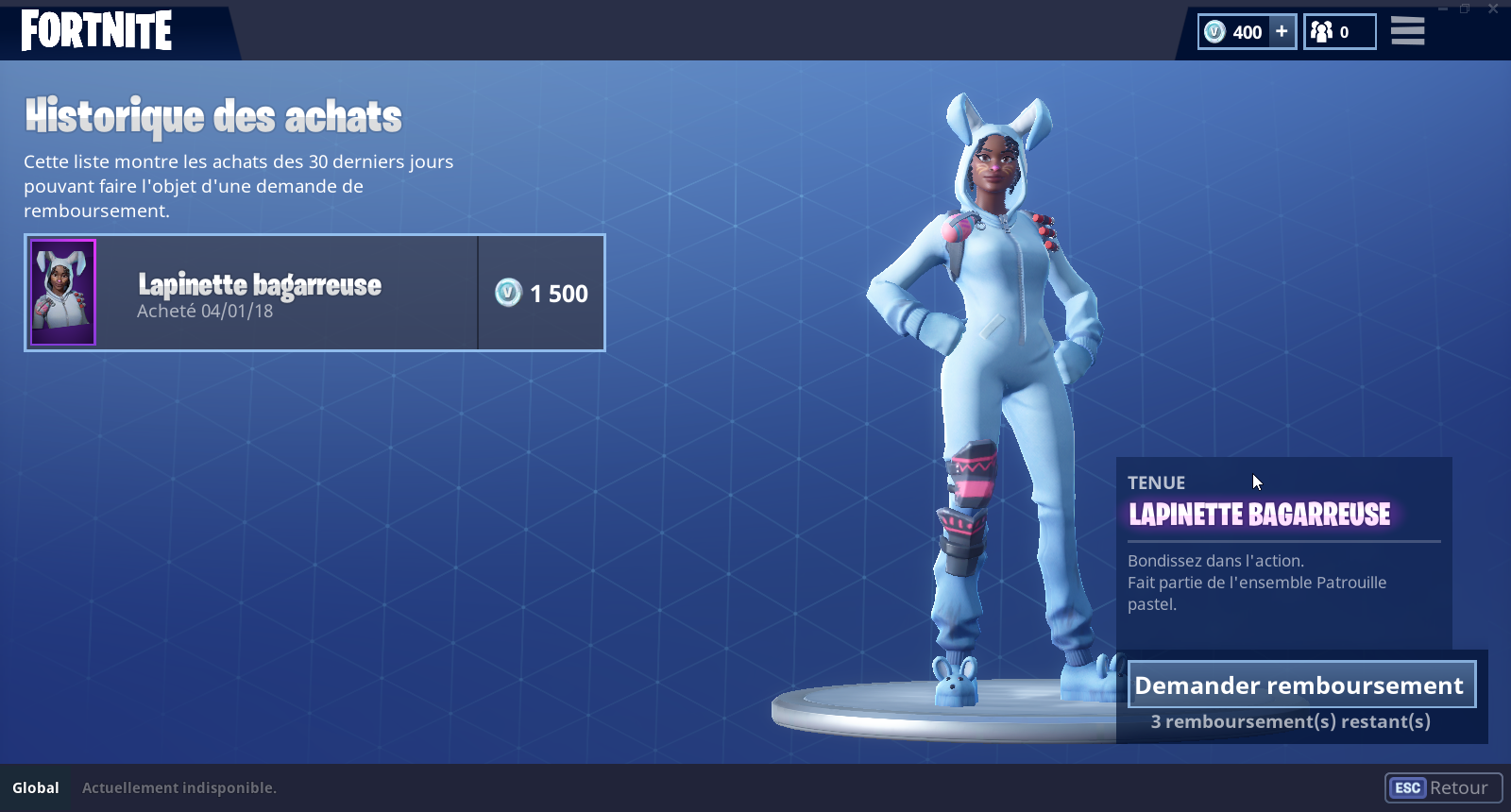Click the ESC key icon next to Retour
Viewport: 1511px width, 812px height.
point(1406,787)
